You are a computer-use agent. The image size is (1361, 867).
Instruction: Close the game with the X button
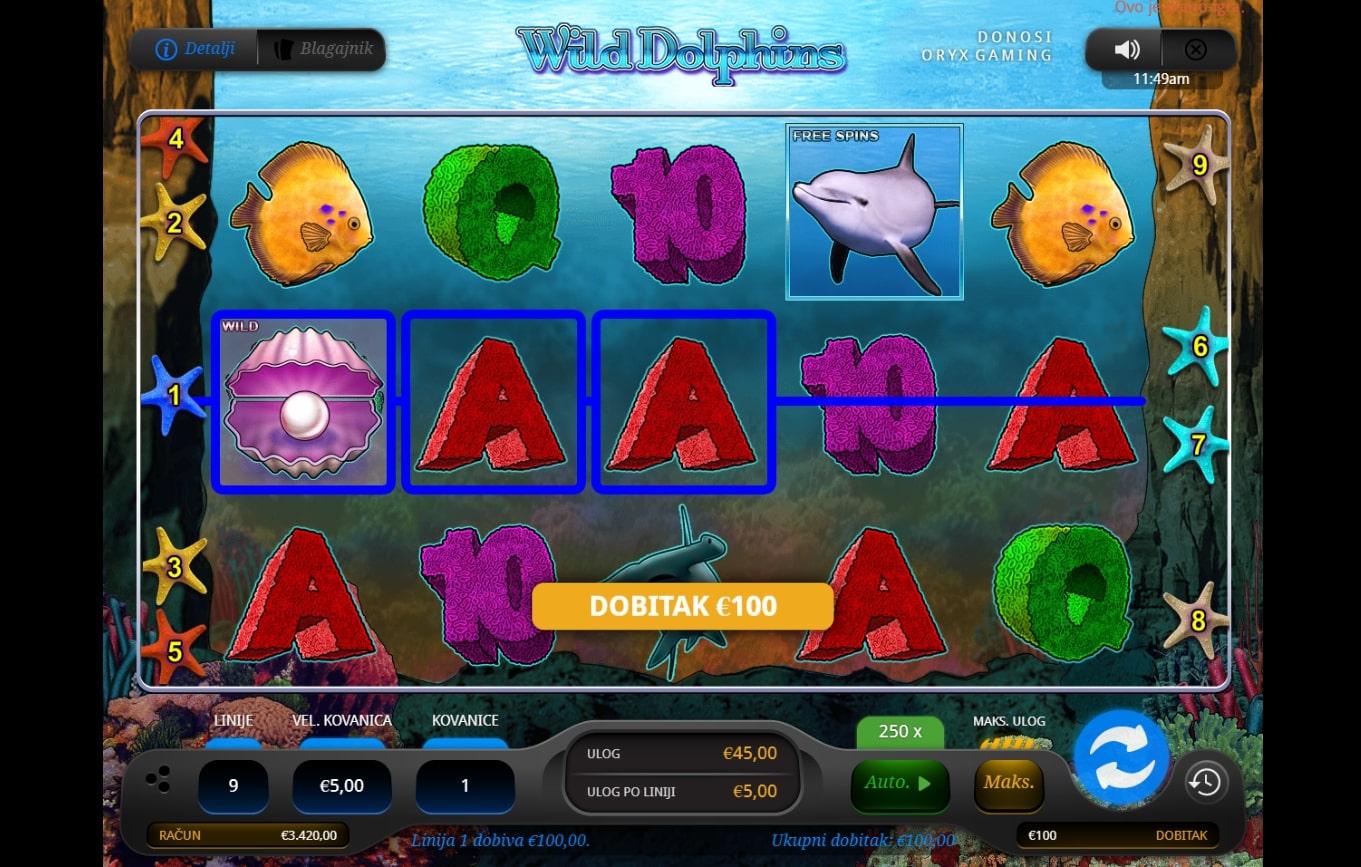tap(1195, 50)
